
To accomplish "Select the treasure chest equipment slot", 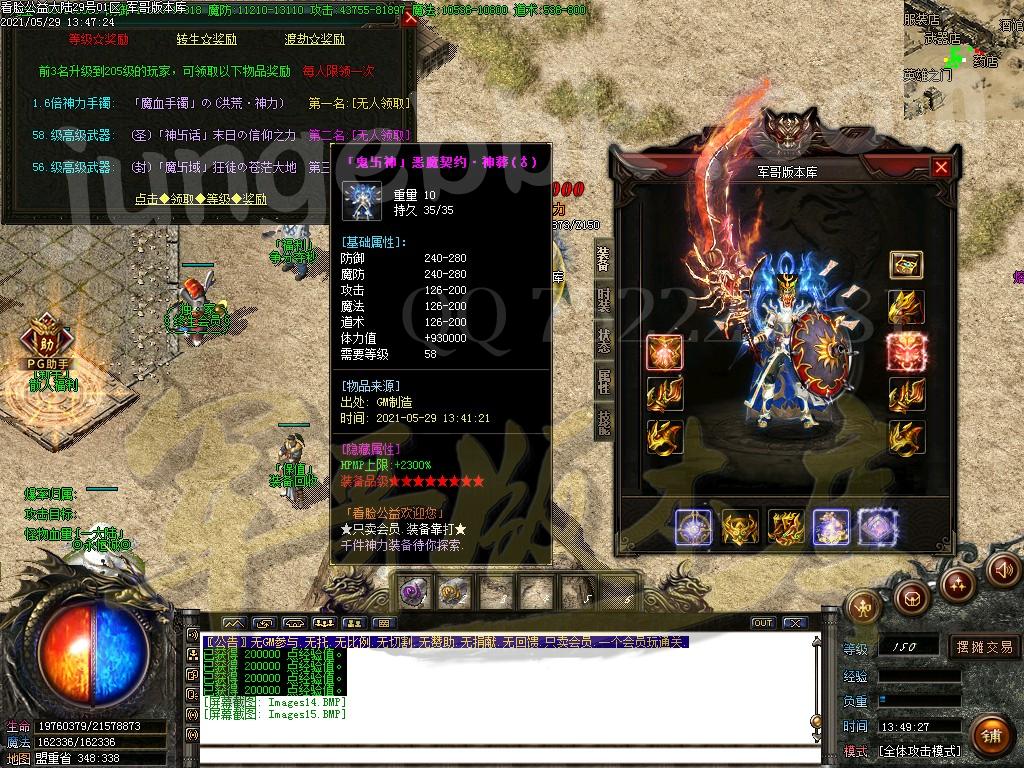I will 906,265.
